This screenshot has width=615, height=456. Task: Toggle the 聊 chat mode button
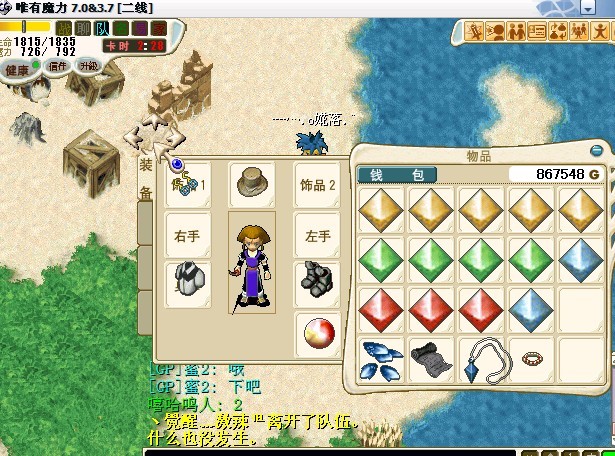click(x=84, y=28)
